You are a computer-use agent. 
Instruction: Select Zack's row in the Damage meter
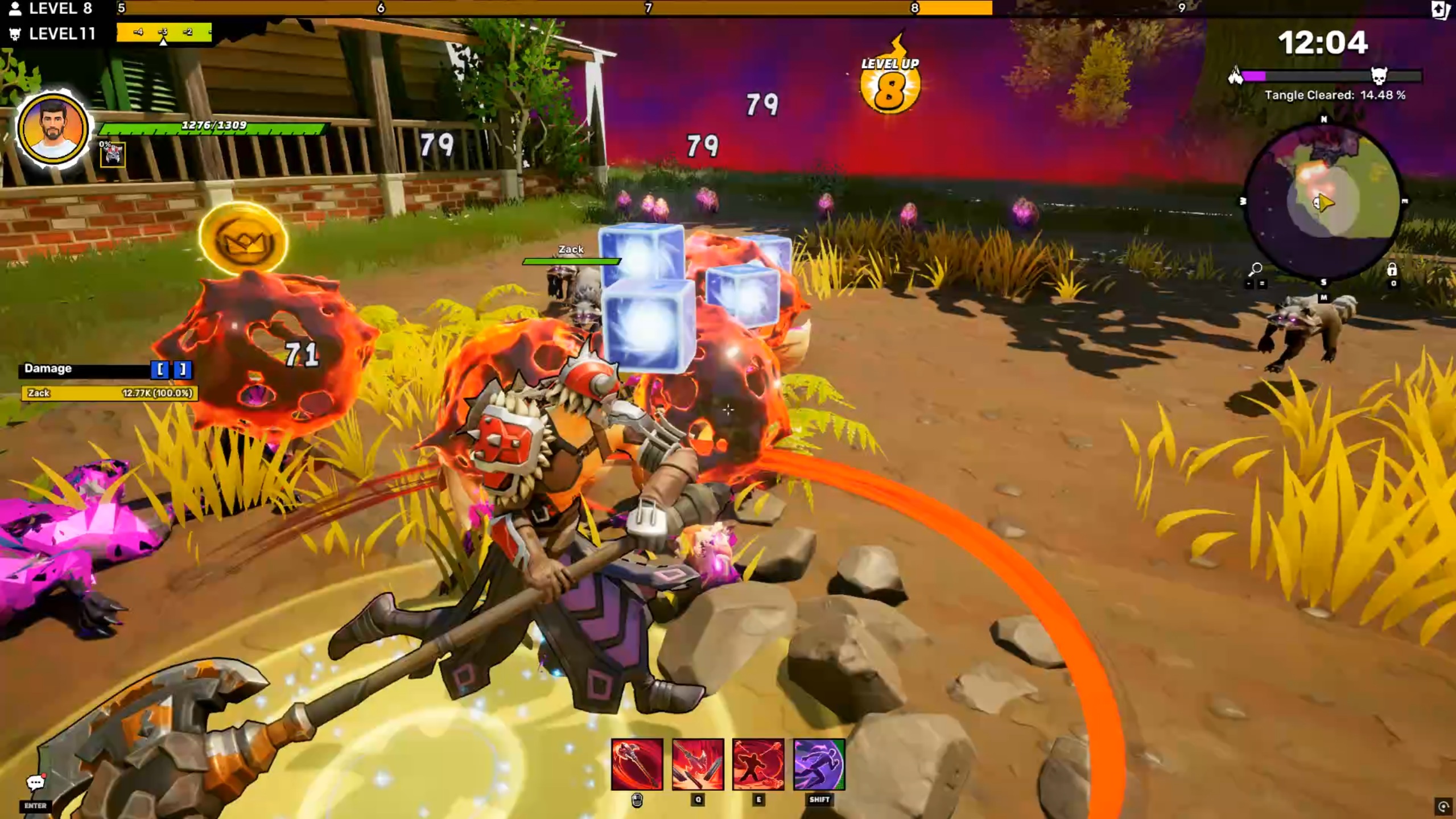click(x=109, y=393)
